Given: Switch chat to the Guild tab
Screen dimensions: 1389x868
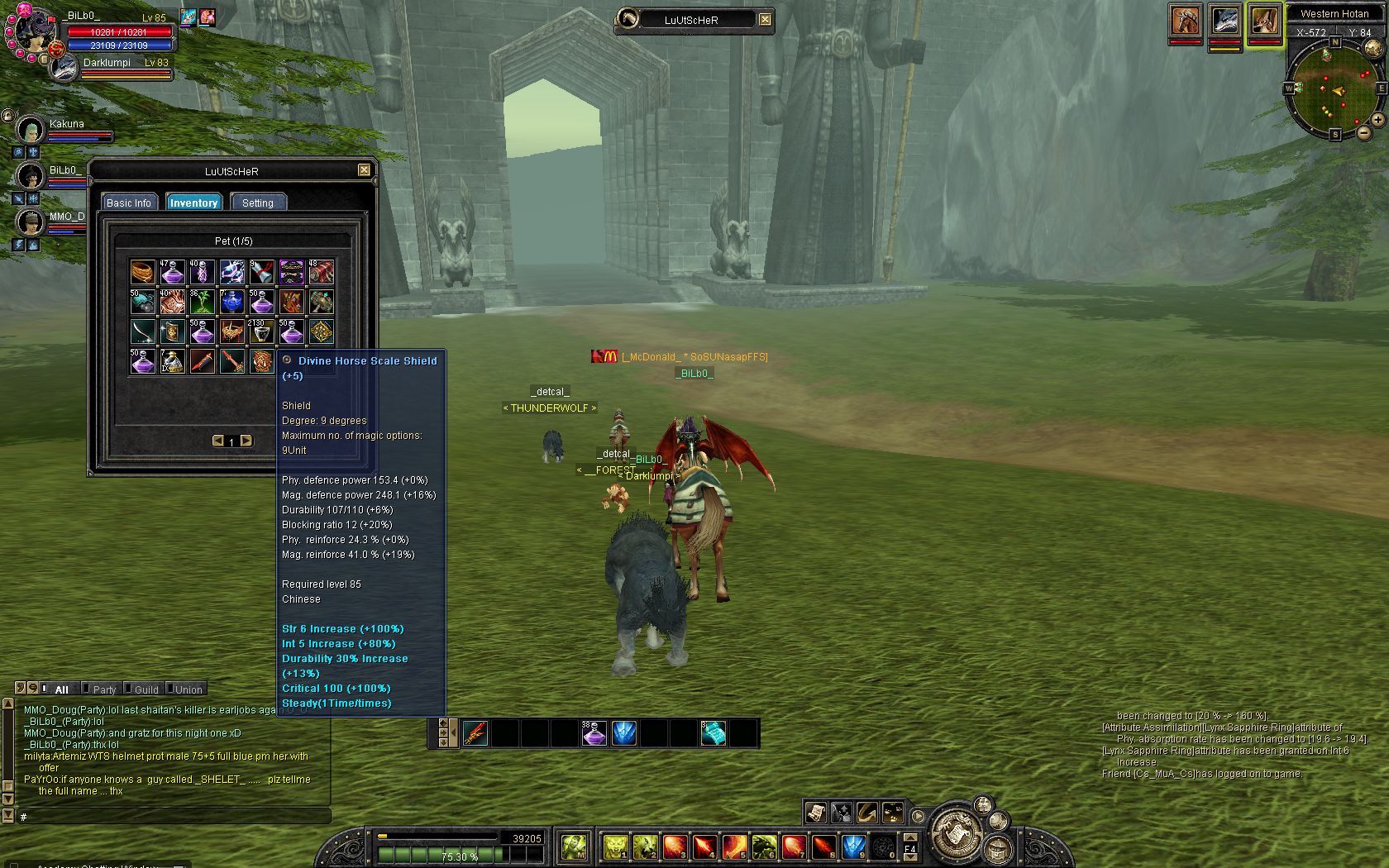Looking at the screenshot, I should click(146, 689).
